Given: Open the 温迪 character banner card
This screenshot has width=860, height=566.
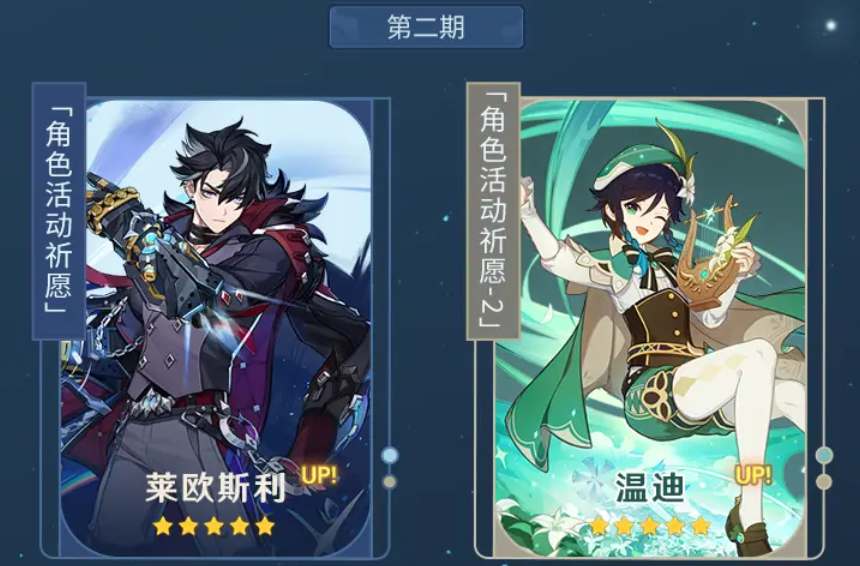Looking at the screenshot, I should (650, 320).
